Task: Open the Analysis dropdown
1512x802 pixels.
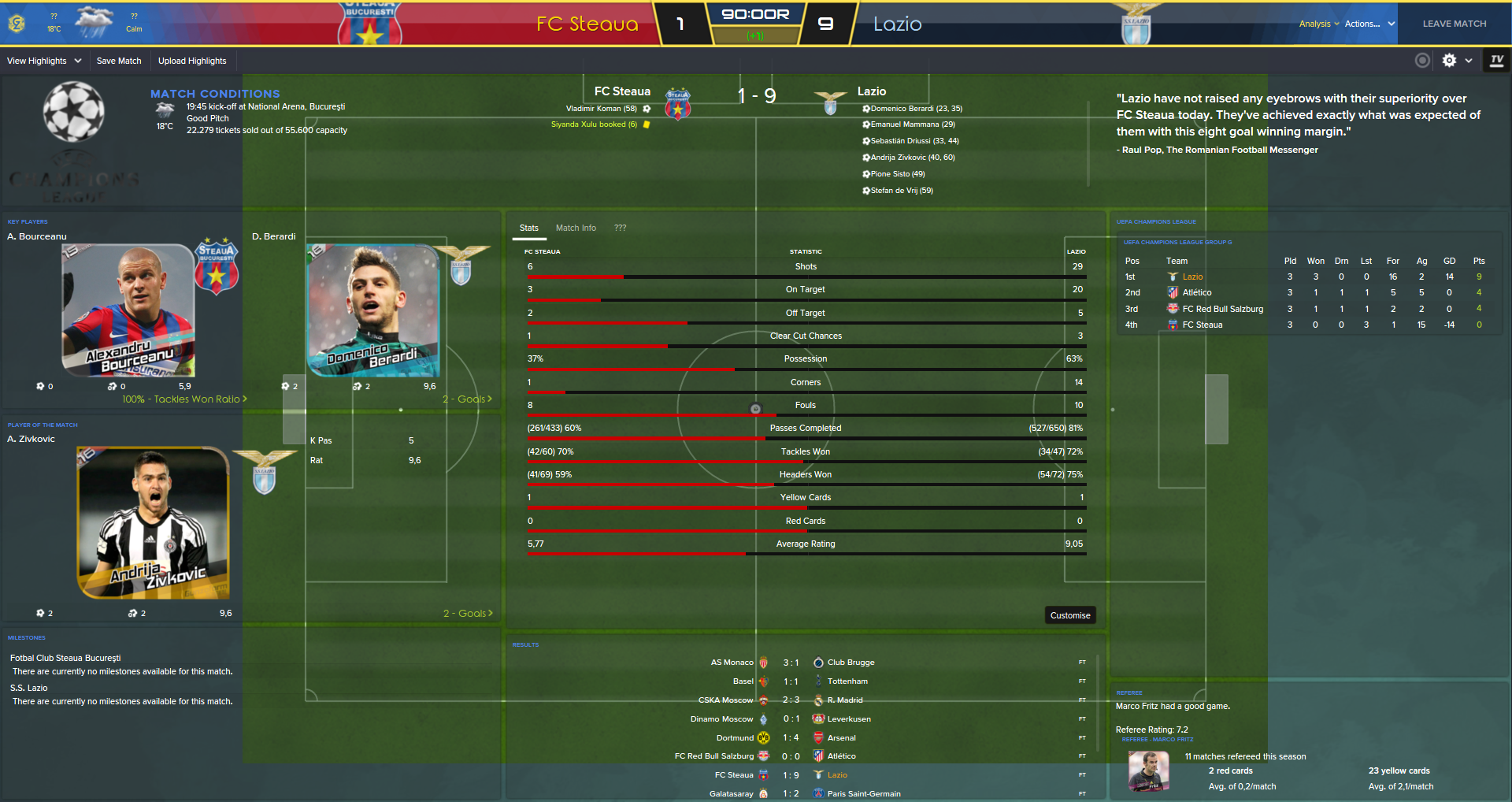Action: click(1318, 24)
